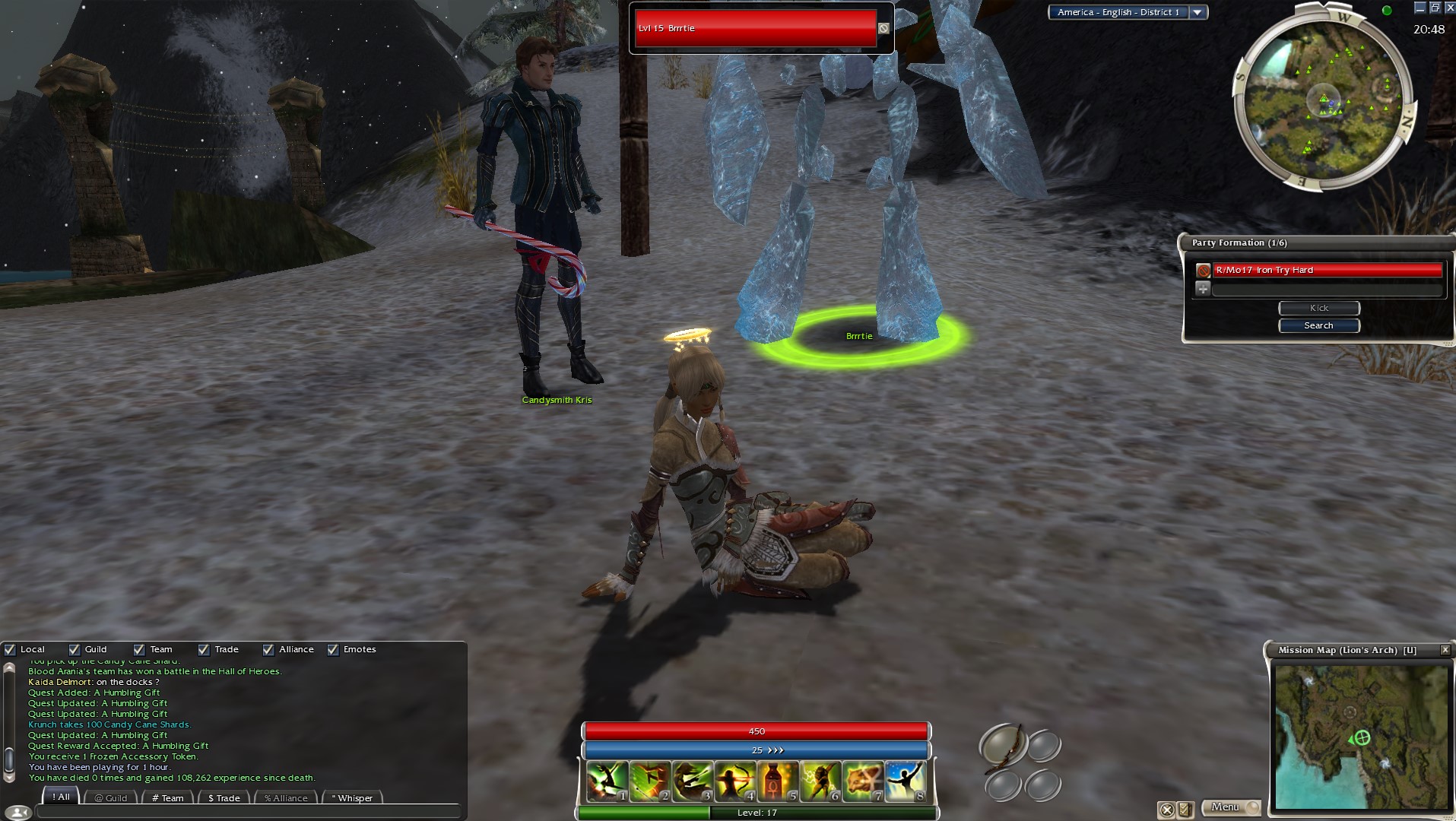Activate skill 4 with the archer icon
1456x821 pixels.
[x=734, y=781]
